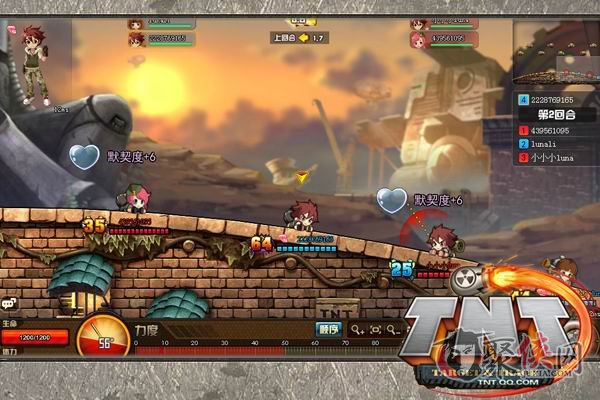The height and width of the screenshot is (400, 600).
Task: Zoom out with the magnifier minus button
Action: (394, 328)
